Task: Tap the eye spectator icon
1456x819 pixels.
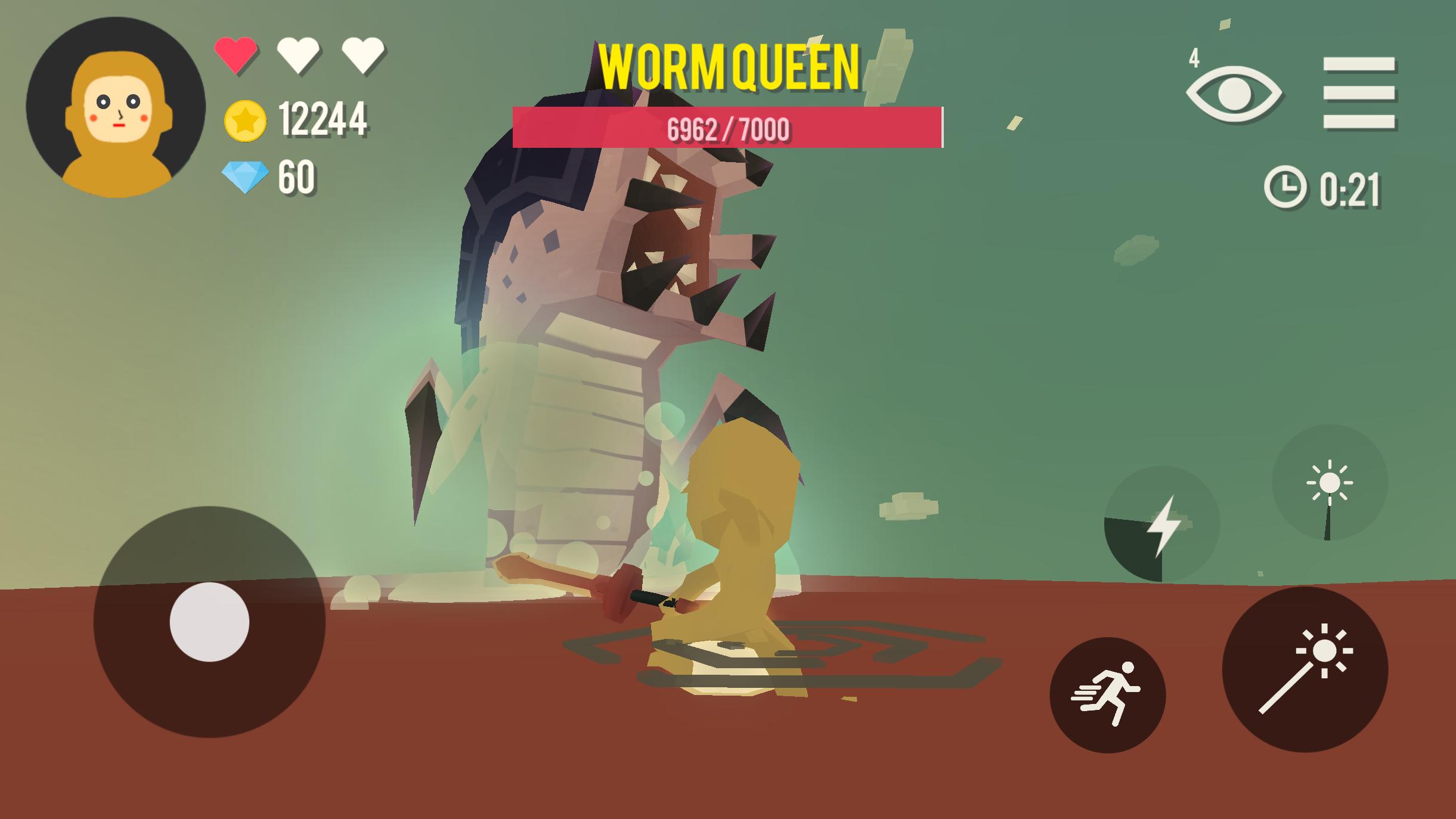Action: 1233,94
